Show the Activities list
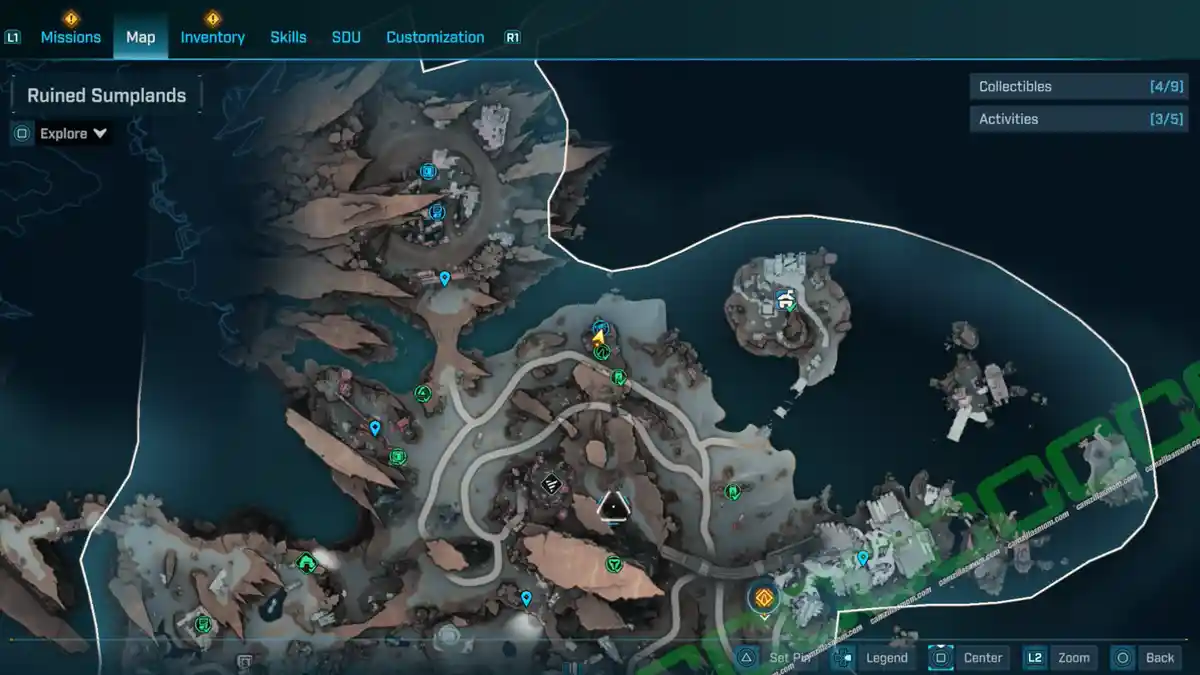This screenshot has height=675, width=1200. (1064, 119)
